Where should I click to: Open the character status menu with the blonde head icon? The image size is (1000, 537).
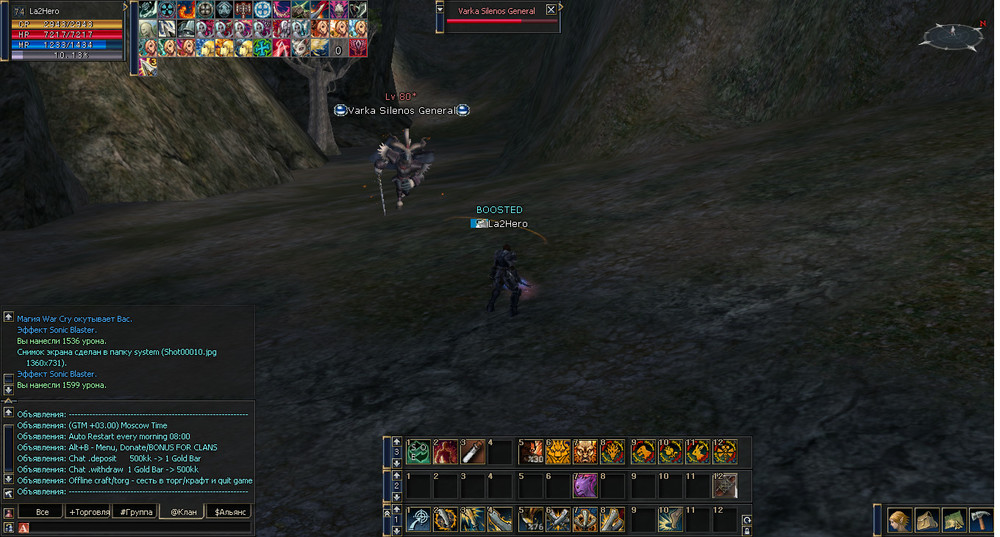(900, 520)
